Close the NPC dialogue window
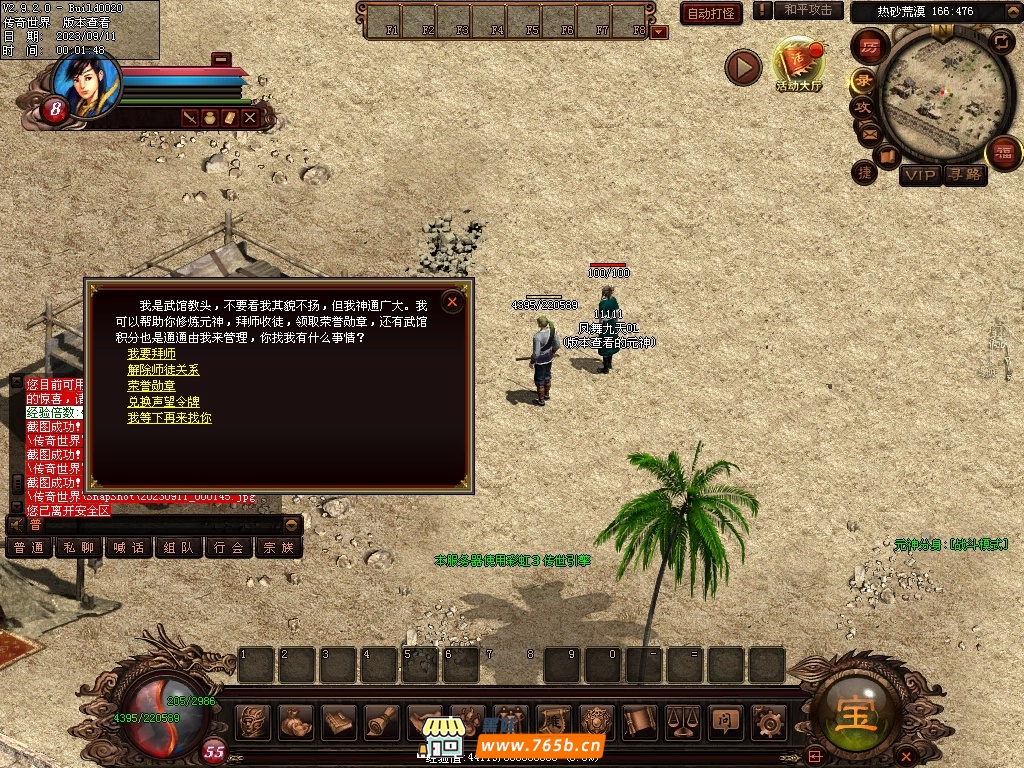This screenshot has height=768, width=1024. [x=452, y=300]
